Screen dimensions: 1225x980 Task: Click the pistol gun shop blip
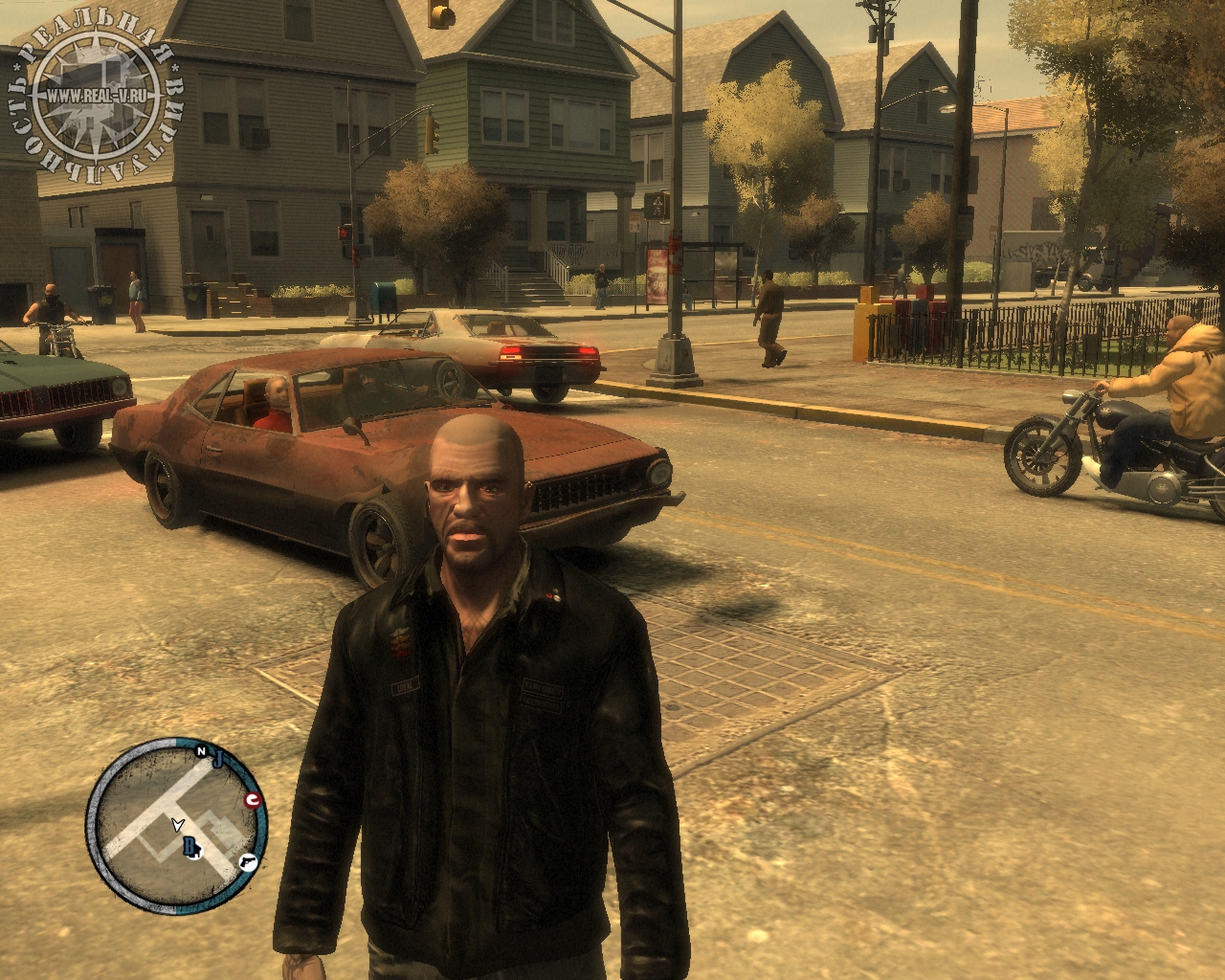249,860
